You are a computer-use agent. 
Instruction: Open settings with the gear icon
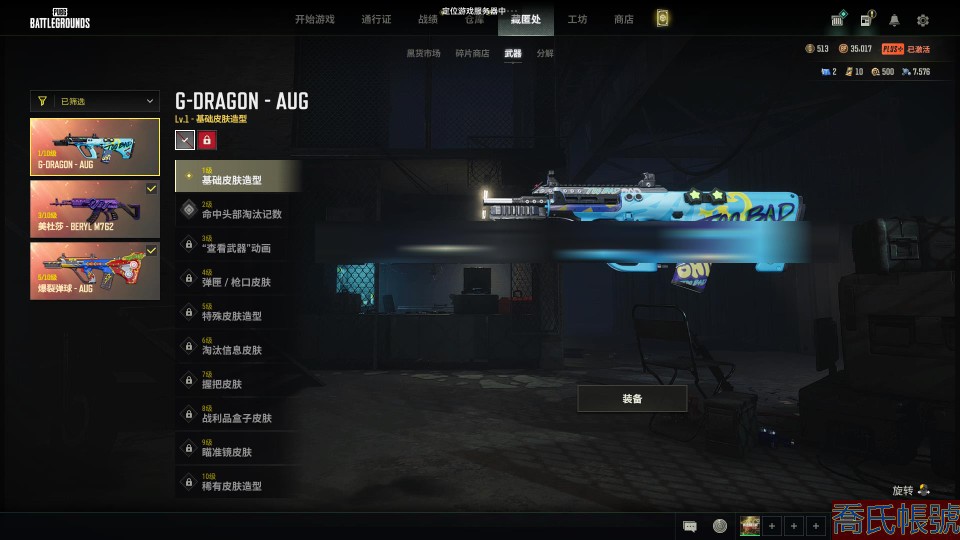coord(923,20)
